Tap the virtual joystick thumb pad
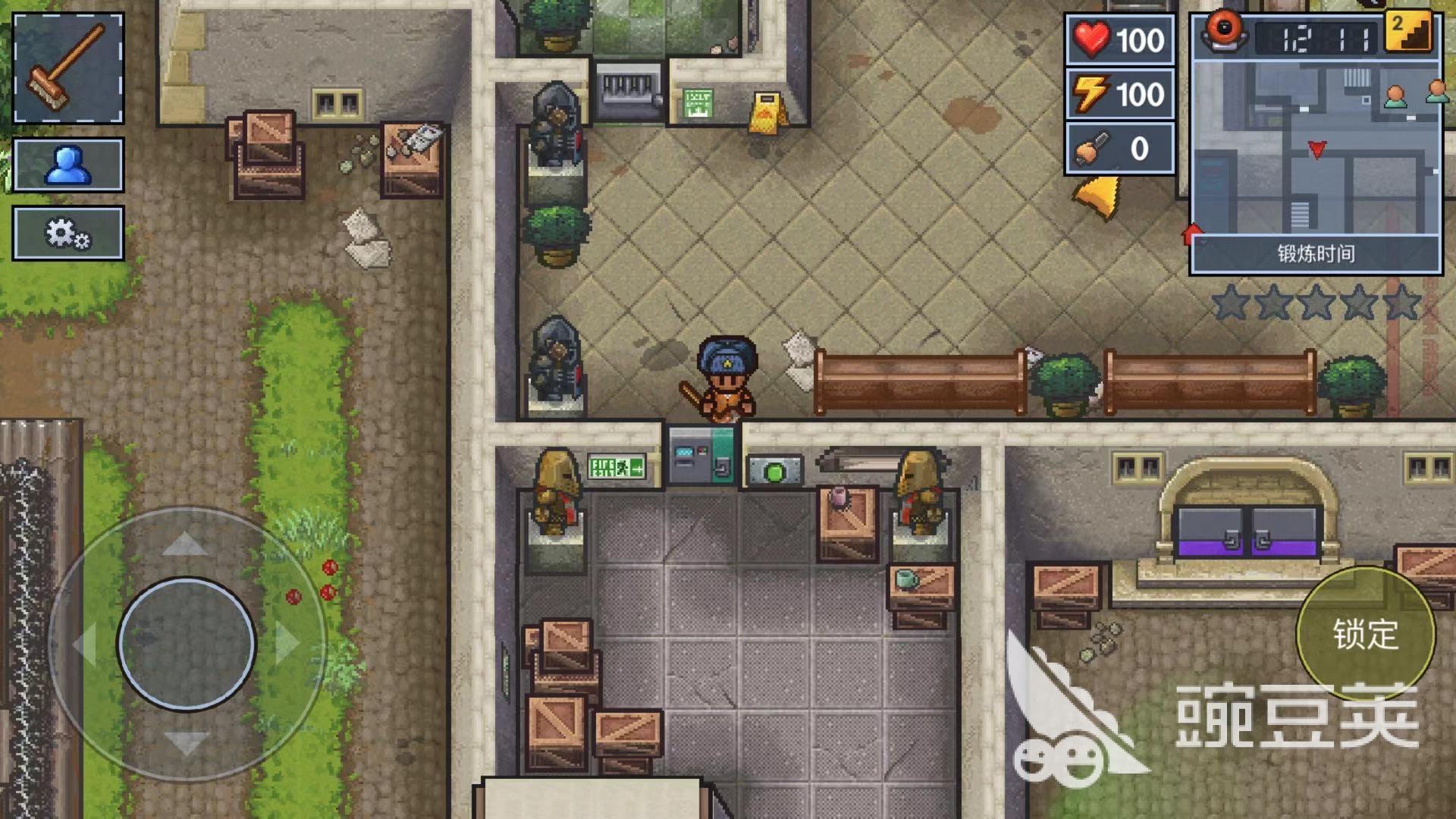The height and width of the screenshot is (819, 1456). pos(187,645)
